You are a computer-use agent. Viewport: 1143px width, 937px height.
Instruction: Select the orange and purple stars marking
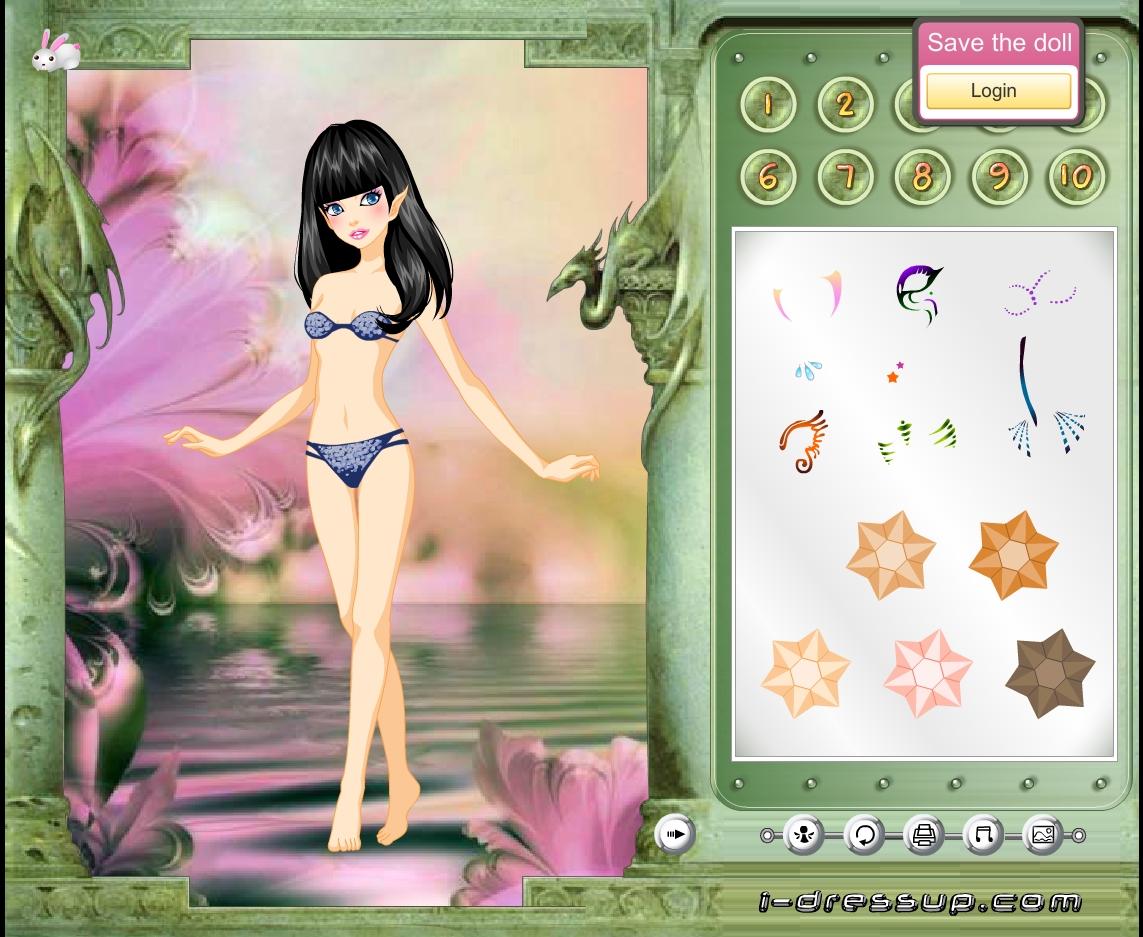click(x=894, y=373)
